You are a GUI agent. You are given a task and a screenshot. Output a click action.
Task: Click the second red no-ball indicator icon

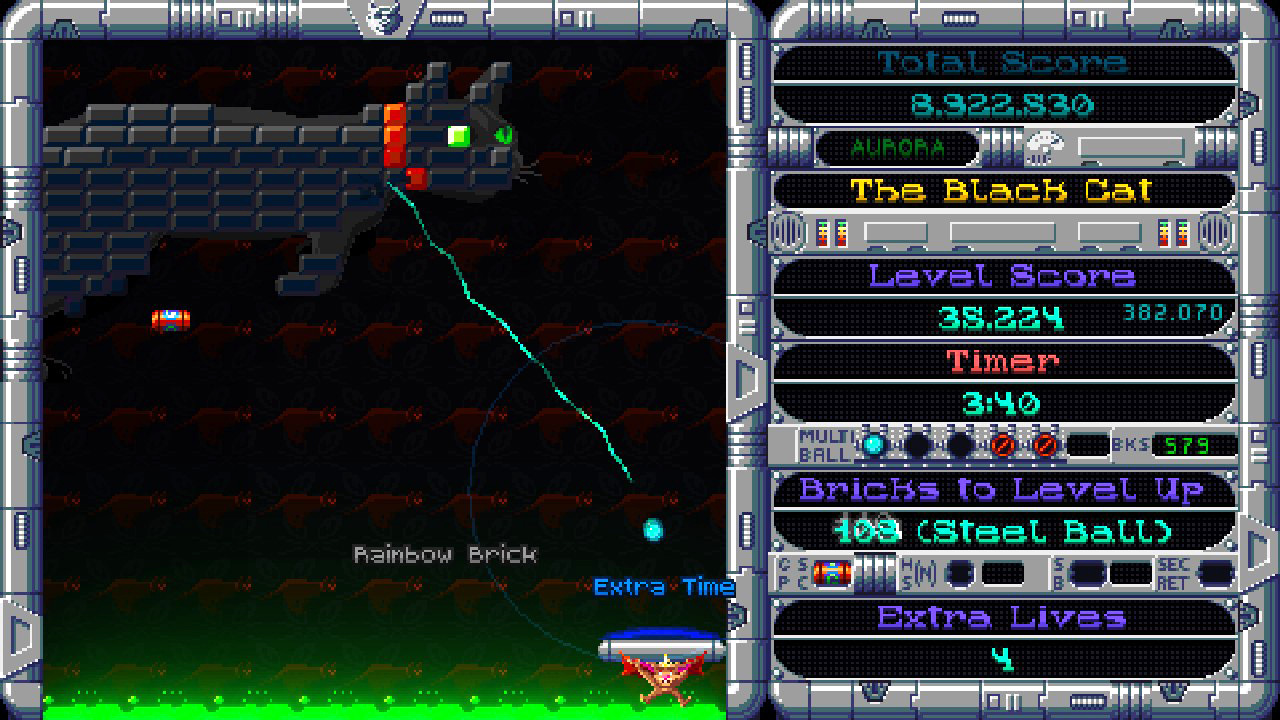[1045, 446]
